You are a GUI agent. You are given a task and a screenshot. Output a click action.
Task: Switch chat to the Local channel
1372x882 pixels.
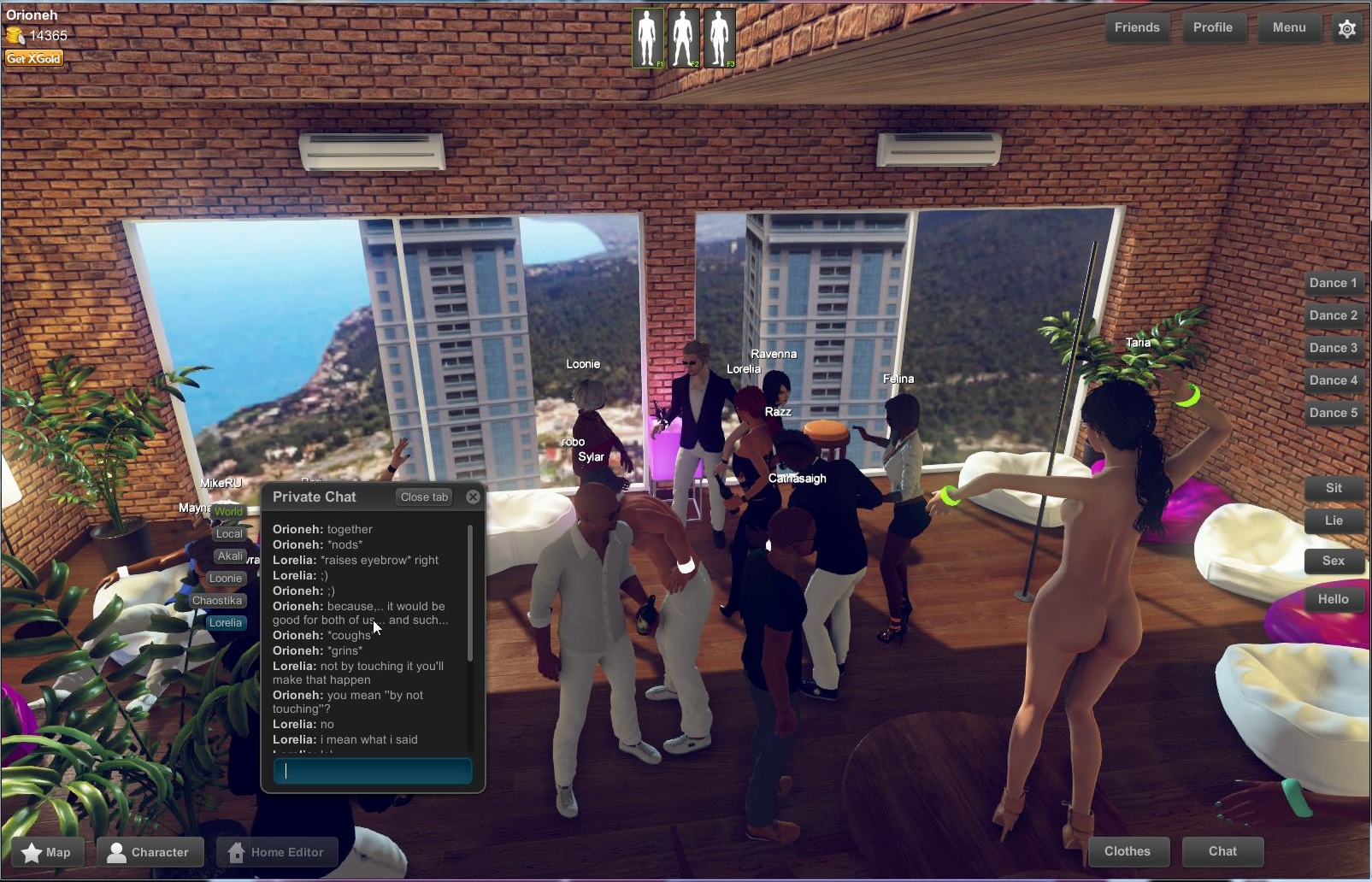[x=229, y=533]
